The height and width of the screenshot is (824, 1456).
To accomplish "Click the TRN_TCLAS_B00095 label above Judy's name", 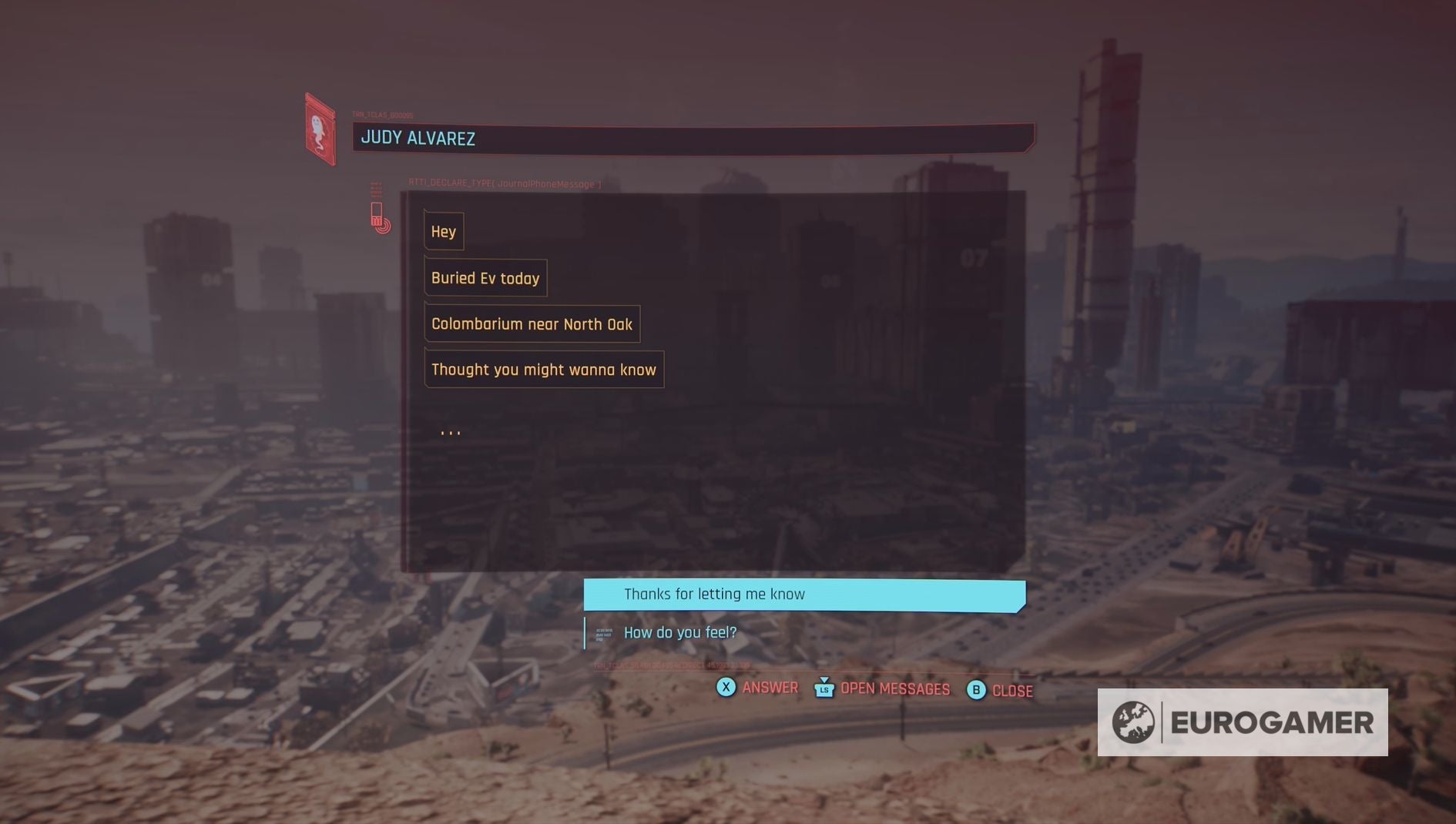I will pyautogui.click(x=383, y=113).
